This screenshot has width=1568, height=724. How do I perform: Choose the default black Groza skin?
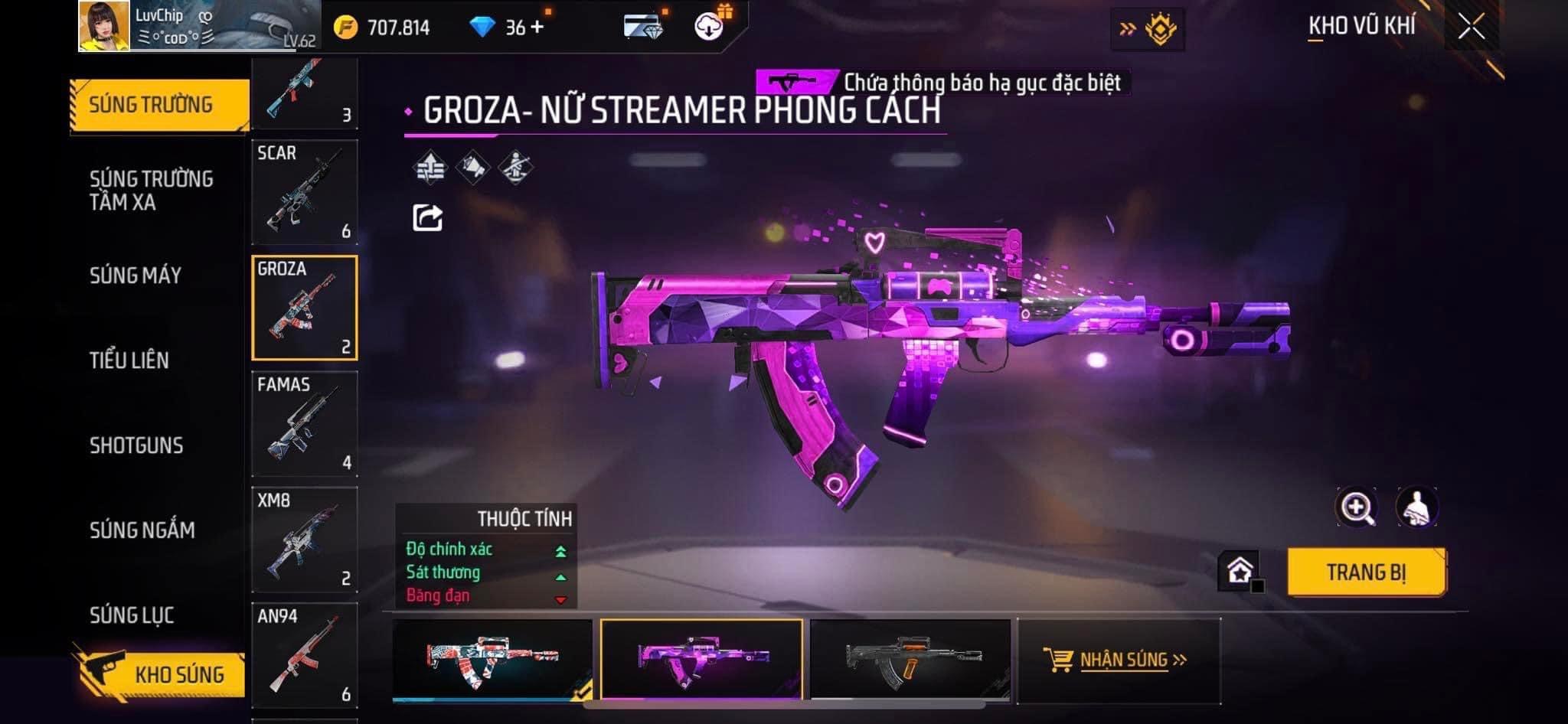coord(910,659)
